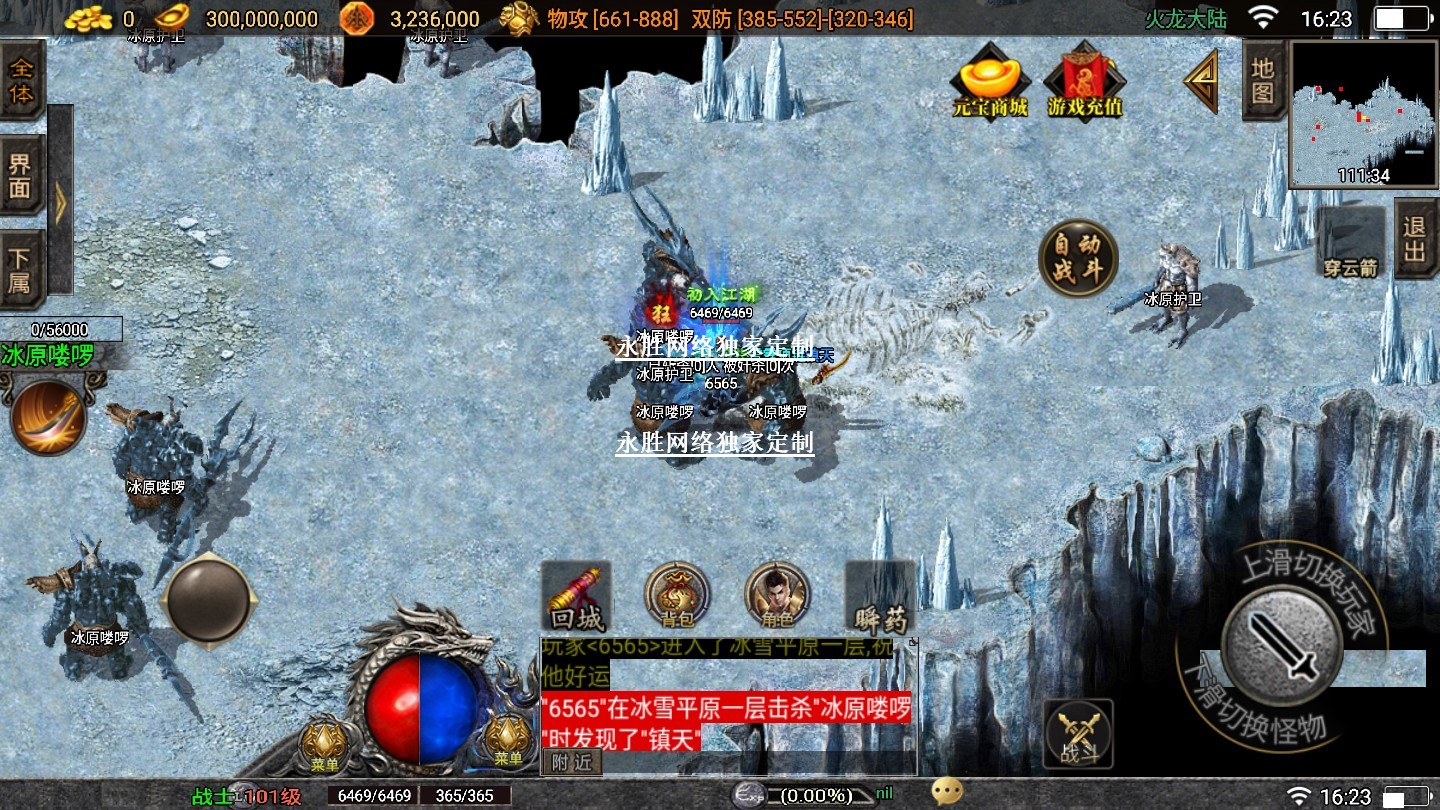Viewport: 1440px width, 810px height.
Task: Choose the 下属 tab
Action: (x=21, y=268)
